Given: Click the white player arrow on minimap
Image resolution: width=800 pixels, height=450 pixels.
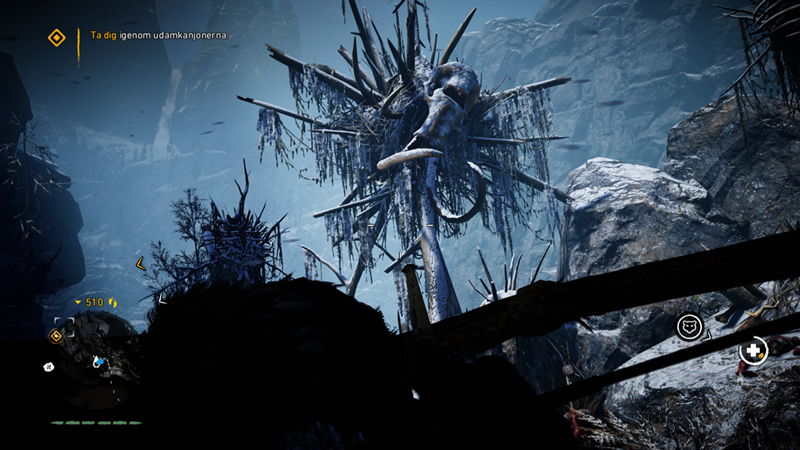Looking at the screenshot, I should 98,361.
